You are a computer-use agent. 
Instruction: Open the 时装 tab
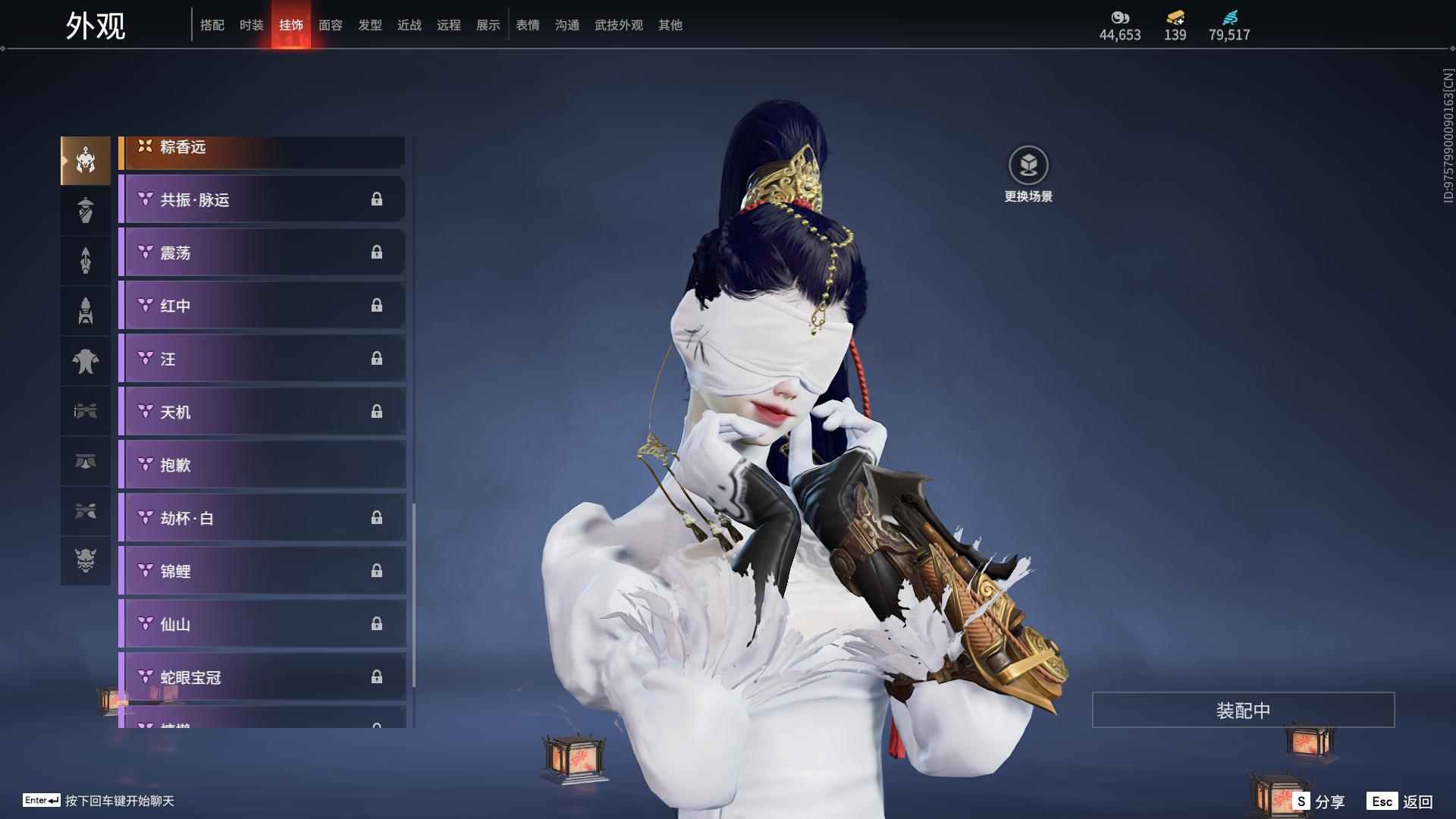(252, 25)
